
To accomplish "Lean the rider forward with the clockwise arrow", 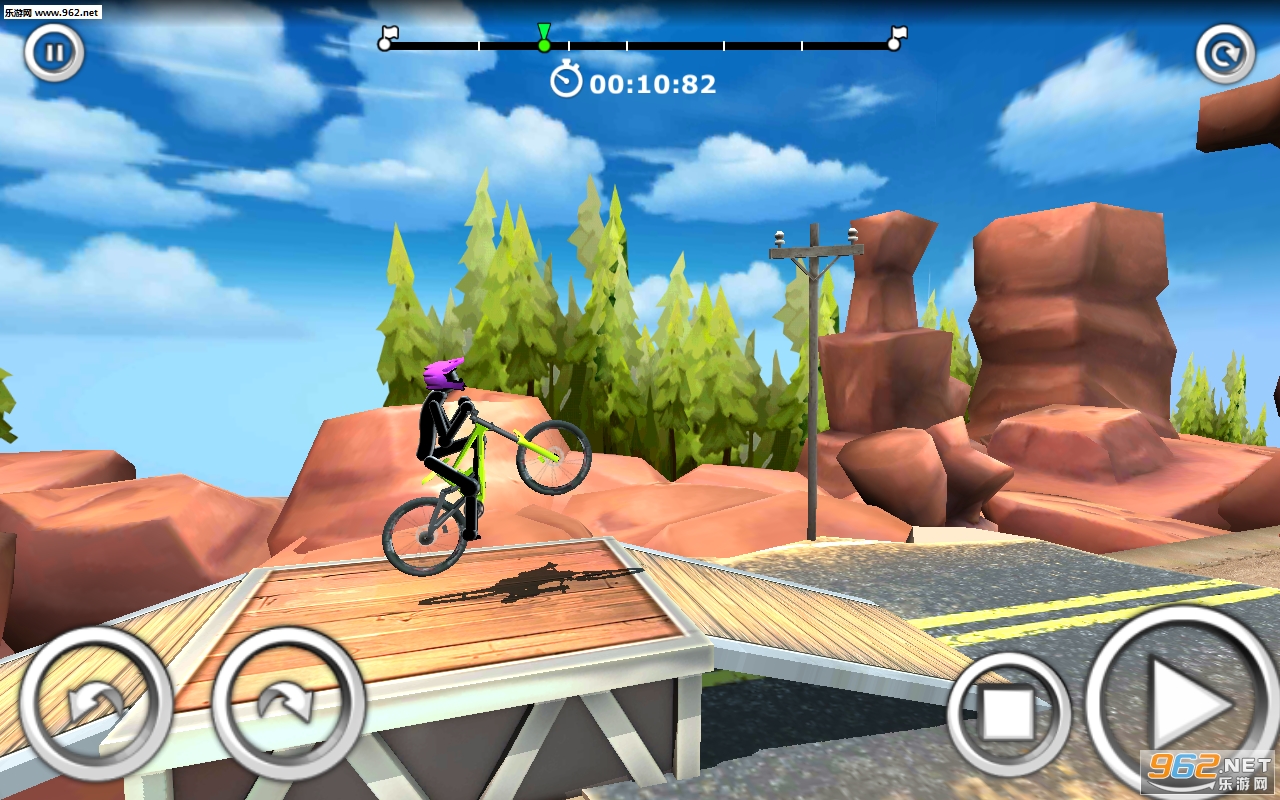I will point(288,703).
